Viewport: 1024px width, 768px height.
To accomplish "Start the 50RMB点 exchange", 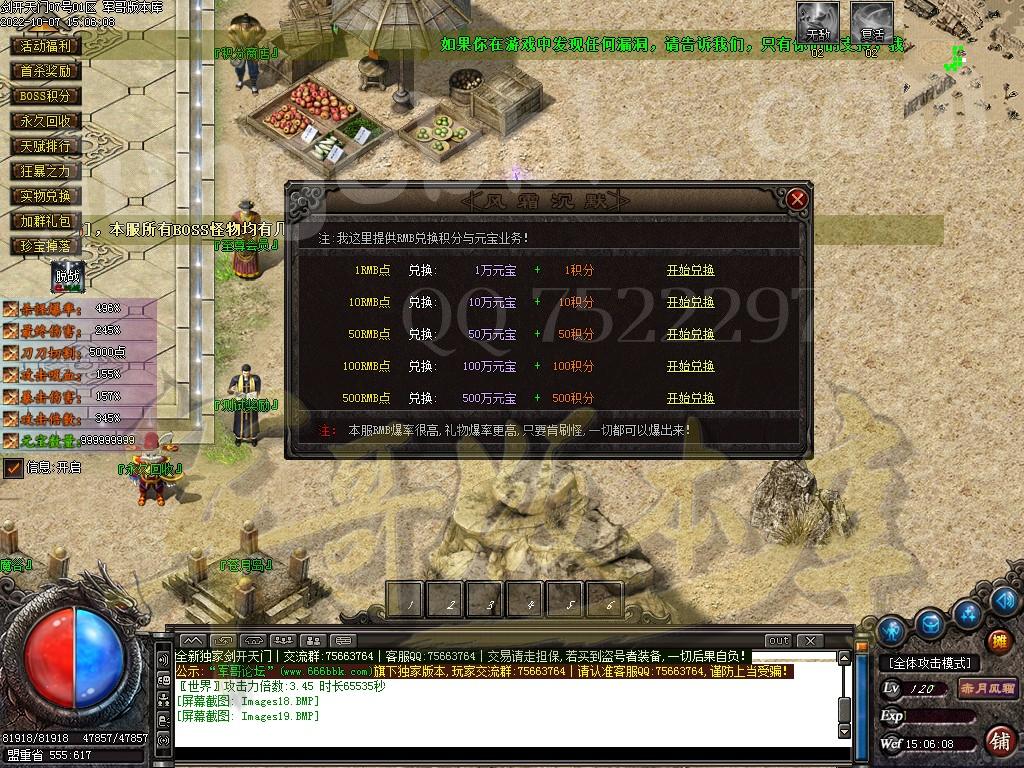I will click(x=690, y=334).
